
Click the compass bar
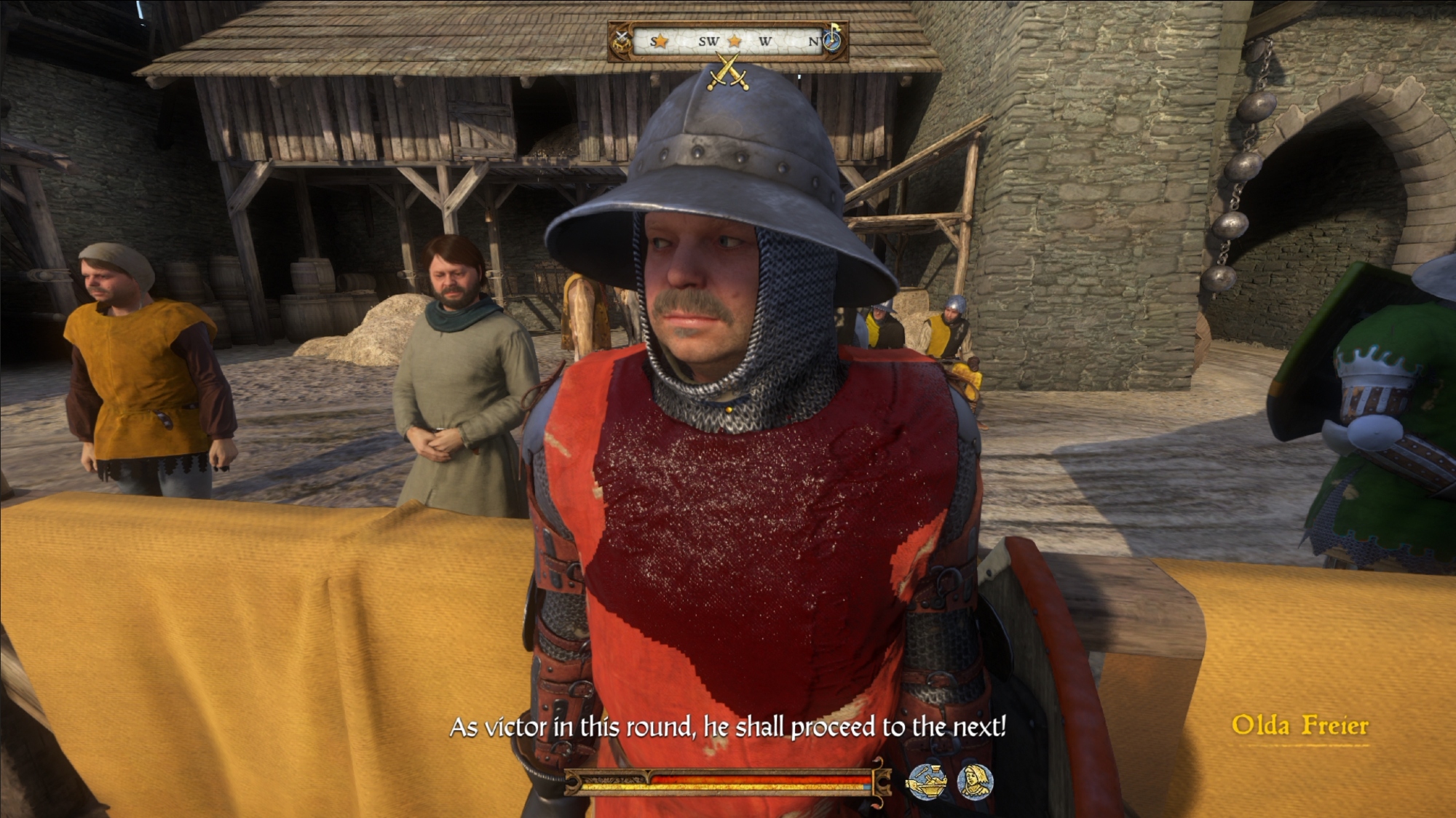pyautogui.click(x=728, y=41)
